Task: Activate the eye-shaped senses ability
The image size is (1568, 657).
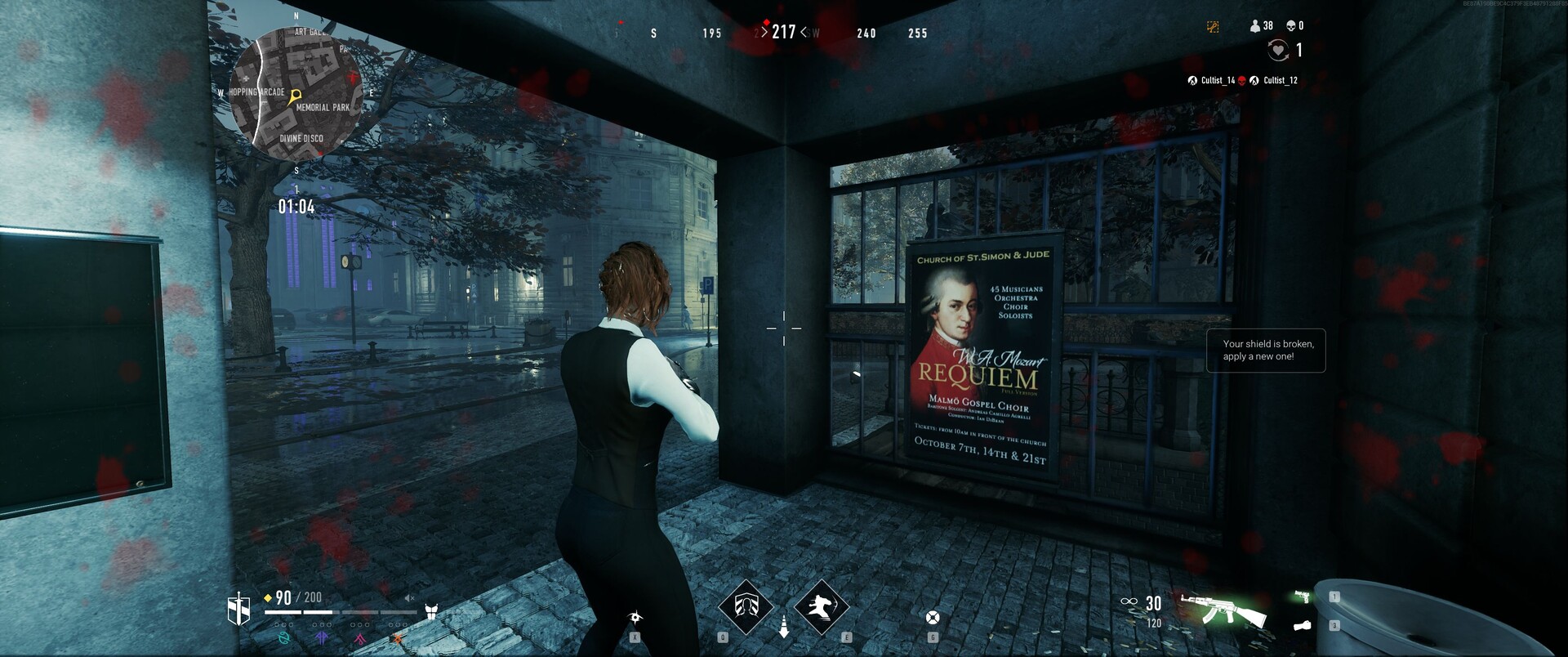Action: 635,616
